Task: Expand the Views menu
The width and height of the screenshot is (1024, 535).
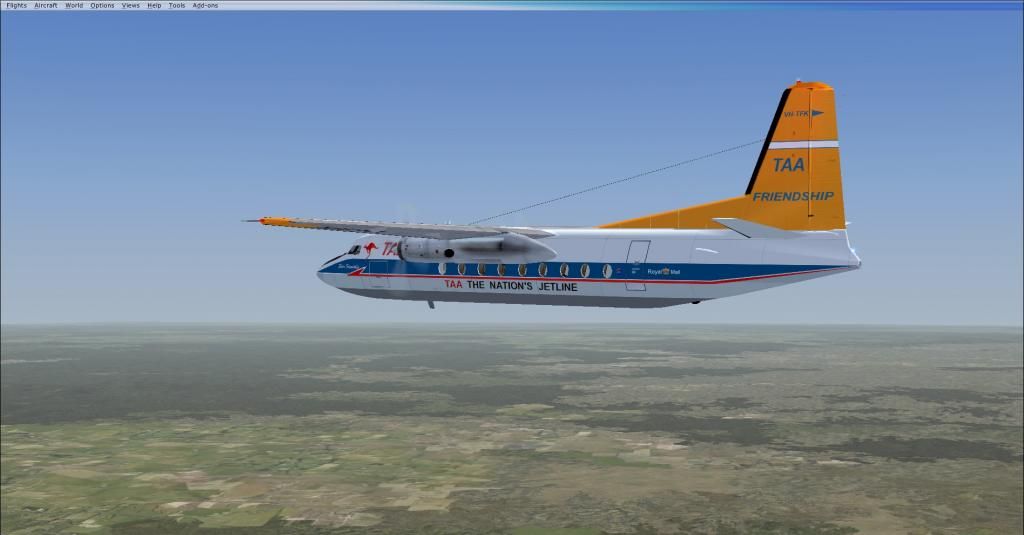Action: tap(131, 5)
